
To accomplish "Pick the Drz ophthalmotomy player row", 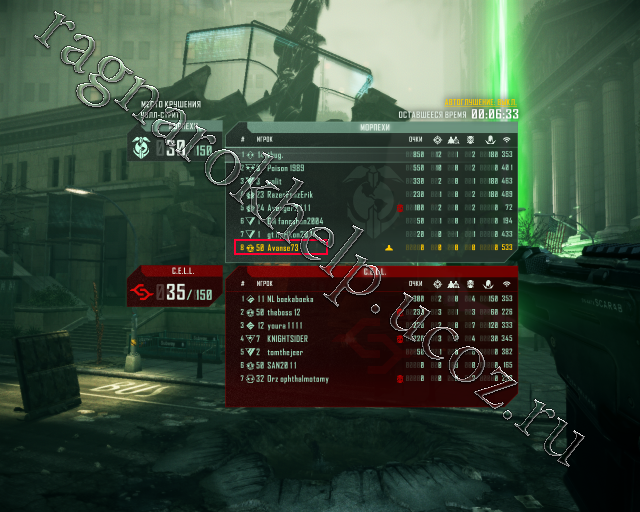I will [x=298, y=380].
